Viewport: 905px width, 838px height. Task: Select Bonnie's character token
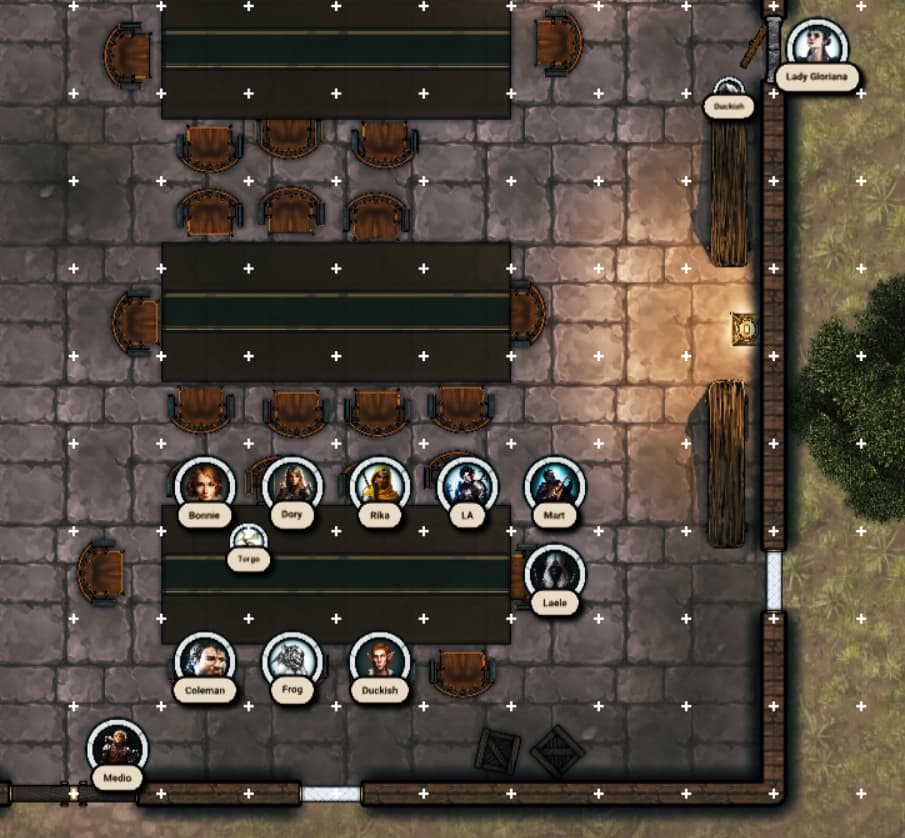click(205, 485)
